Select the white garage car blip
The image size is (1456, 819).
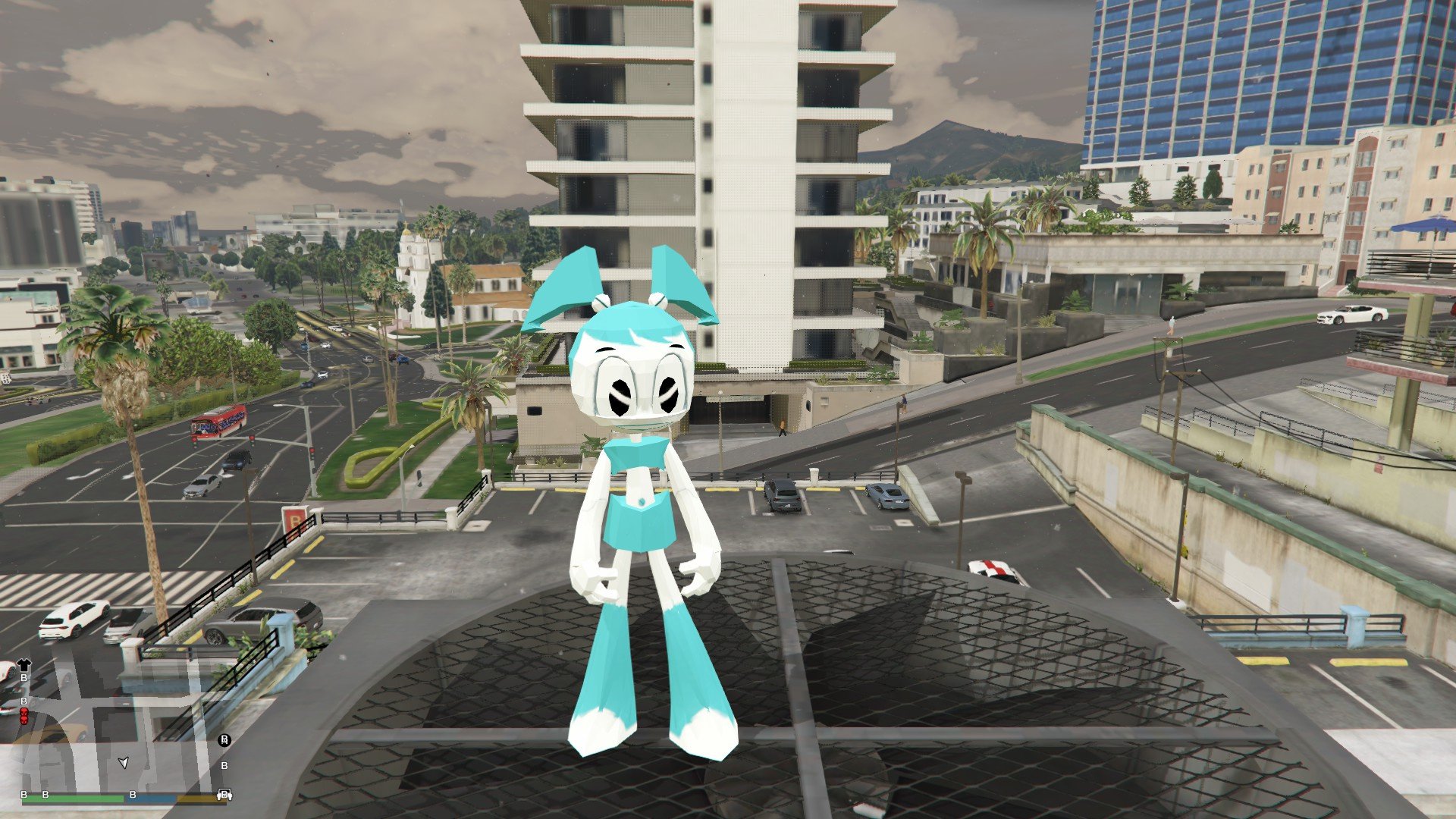pyautogui.click(x=224, y=795)
